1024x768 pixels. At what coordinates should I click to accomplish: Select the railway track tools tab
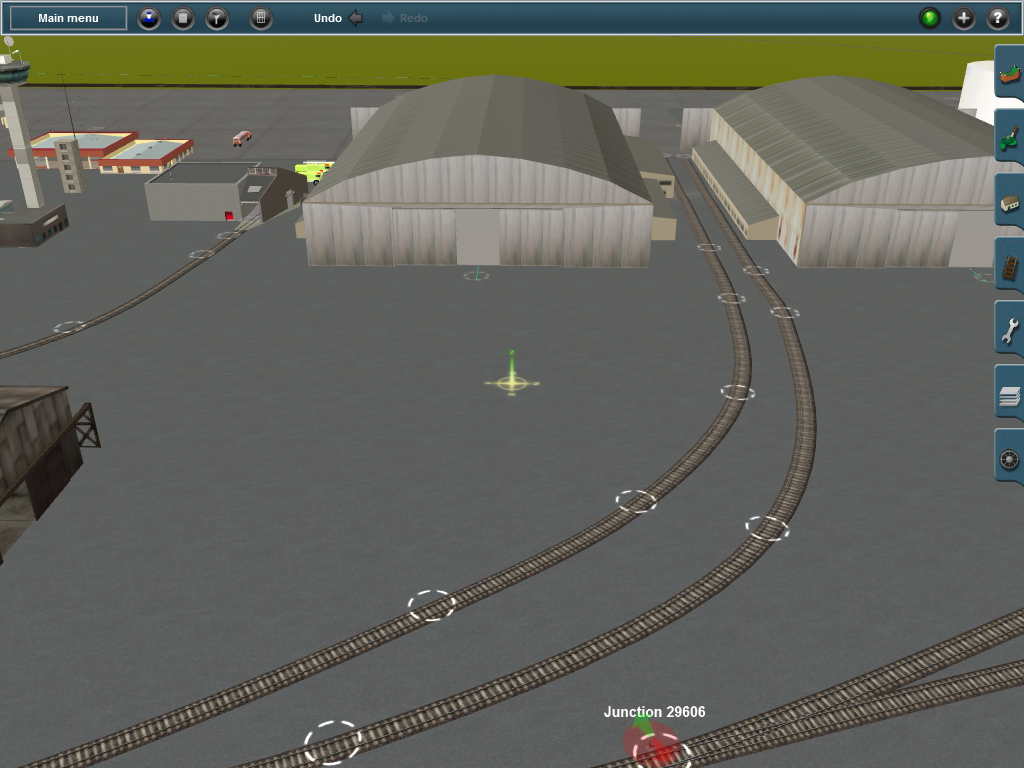coord(1009,269)
